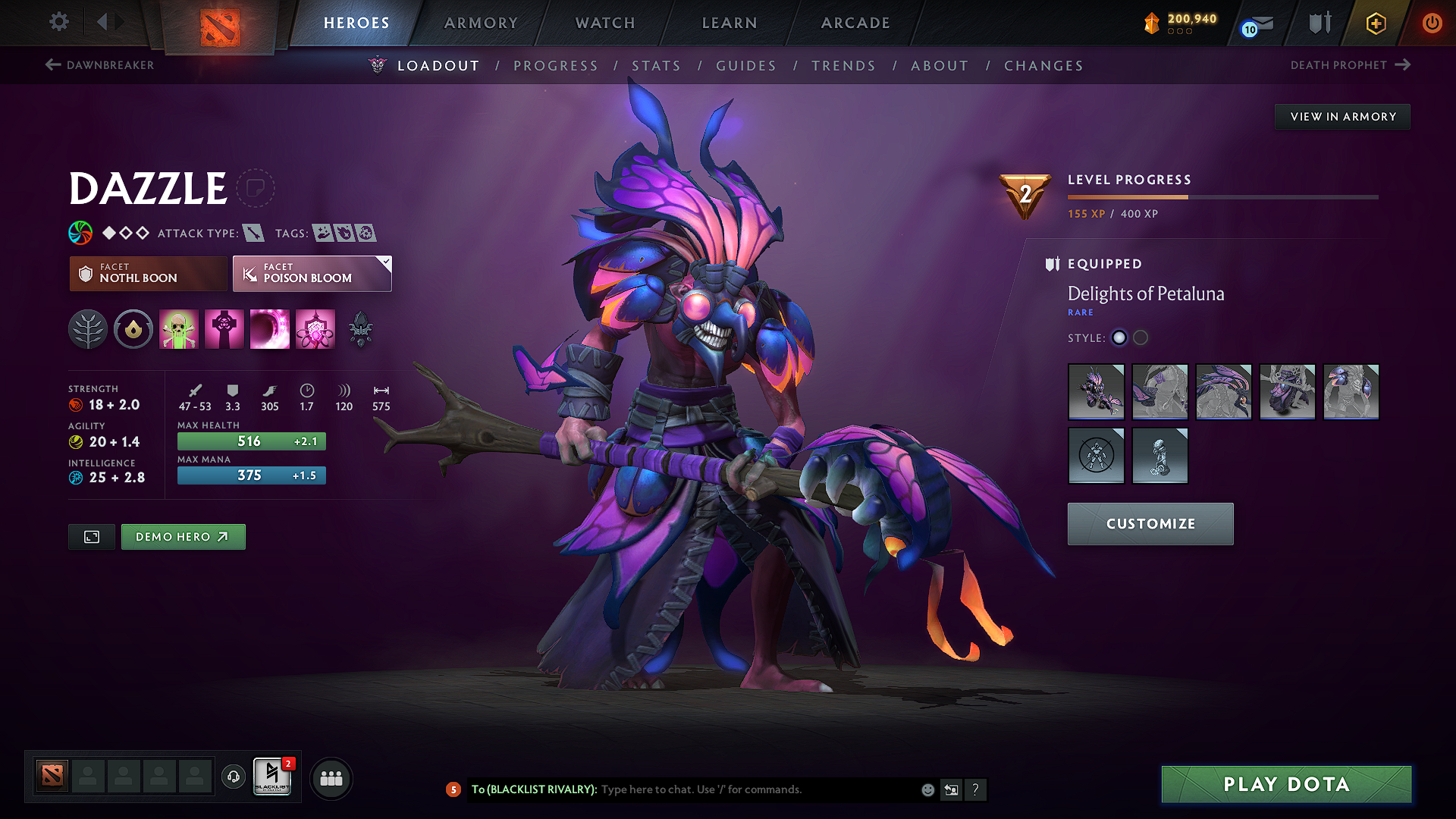Screen dimensions: 1456x819
Task: Launch Demo Hero mode
Action: click(183, 537)
